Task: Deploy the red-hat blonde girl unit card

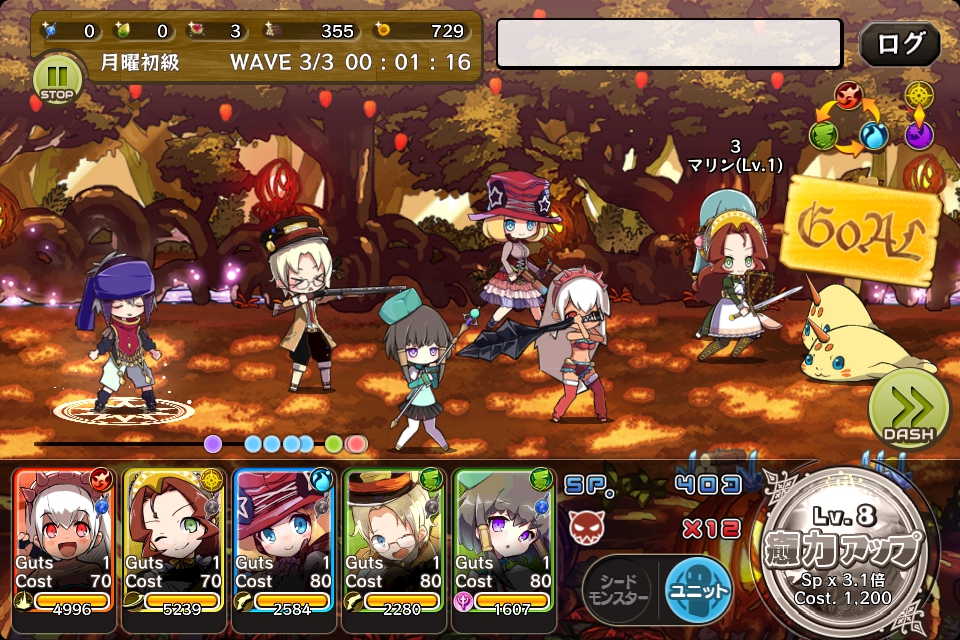Action: click(x=285, y=540)
